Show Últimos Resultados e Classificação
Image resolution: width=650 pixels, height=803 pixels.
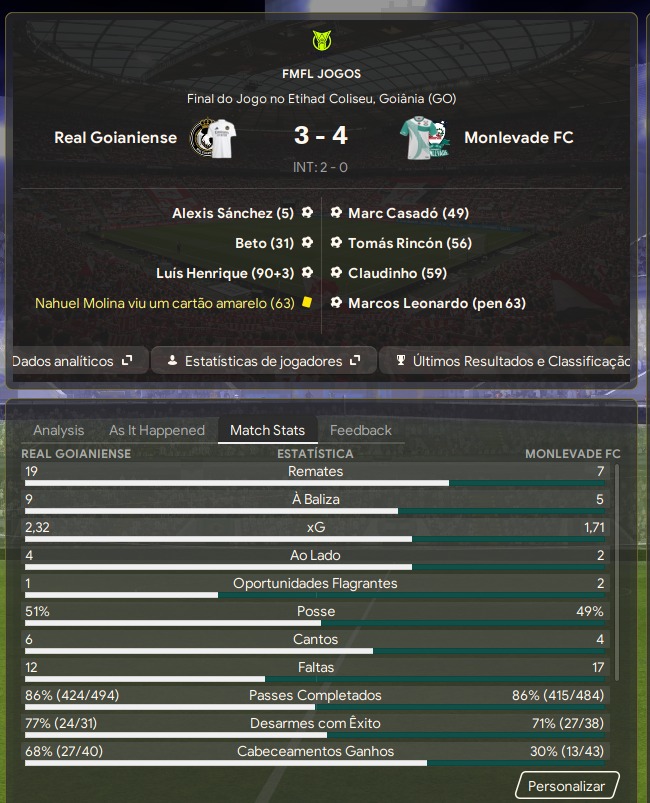point(510,361)
